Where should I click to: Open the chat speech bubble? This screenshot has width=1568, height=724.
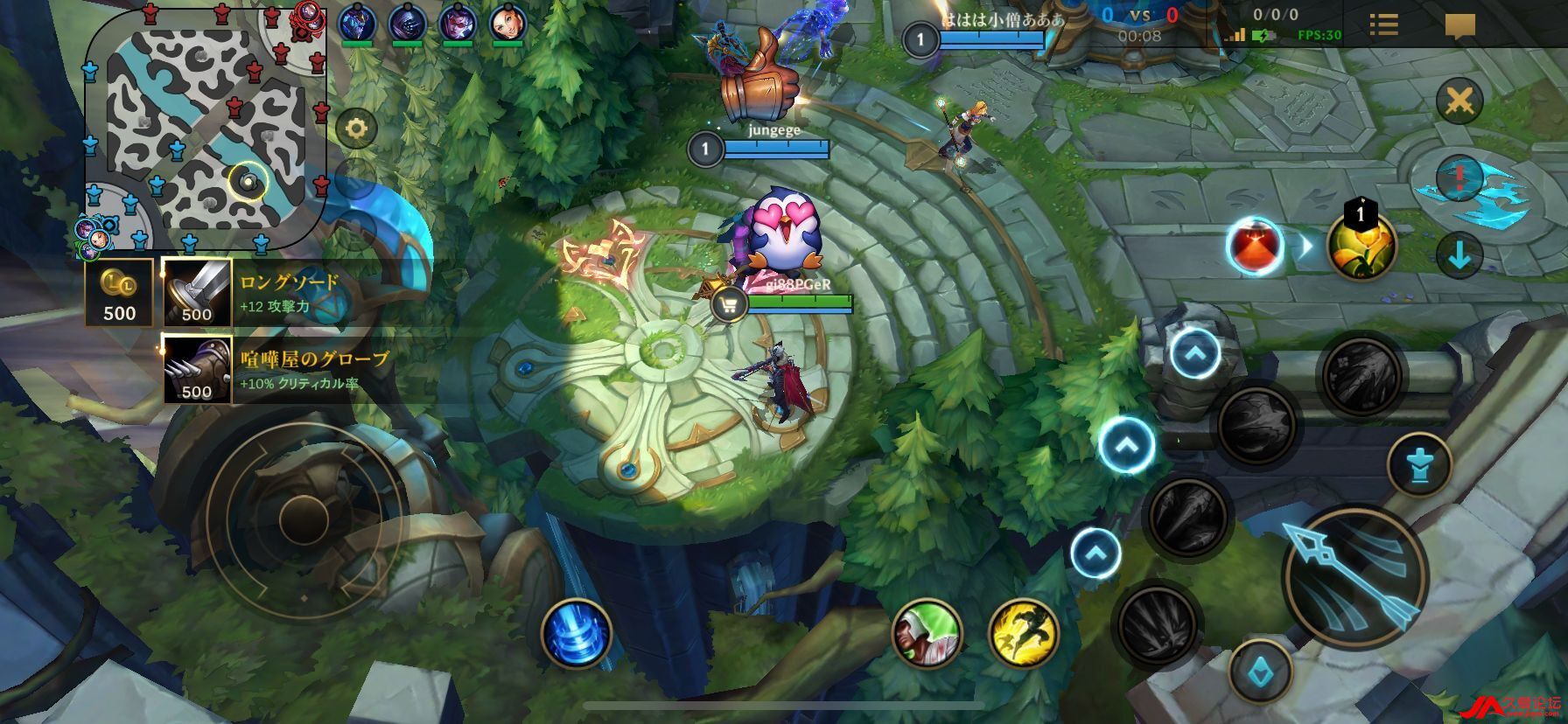tap(1459, 26)
